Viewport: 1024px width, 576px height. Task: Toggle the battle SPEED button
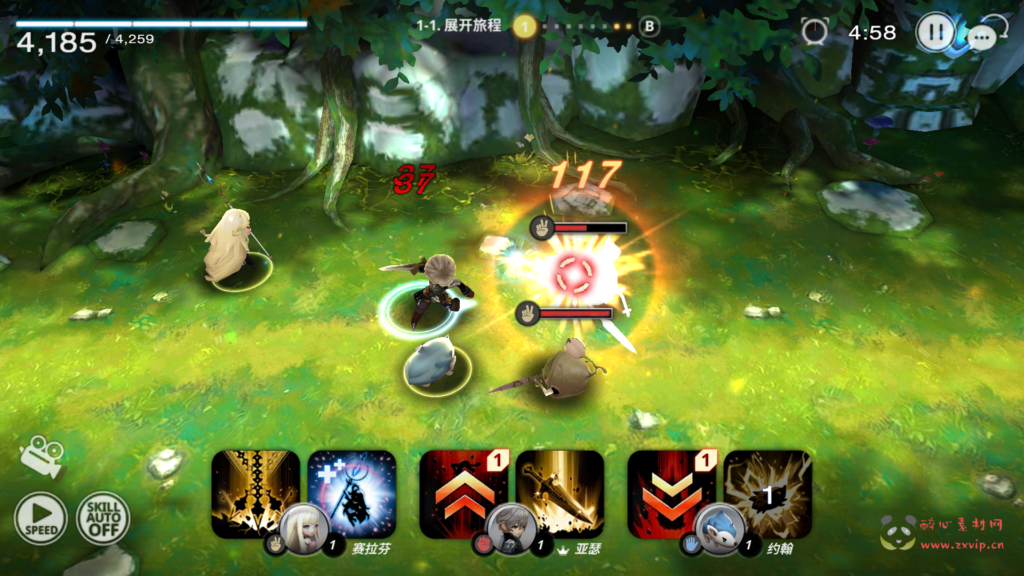pos(40,519)
